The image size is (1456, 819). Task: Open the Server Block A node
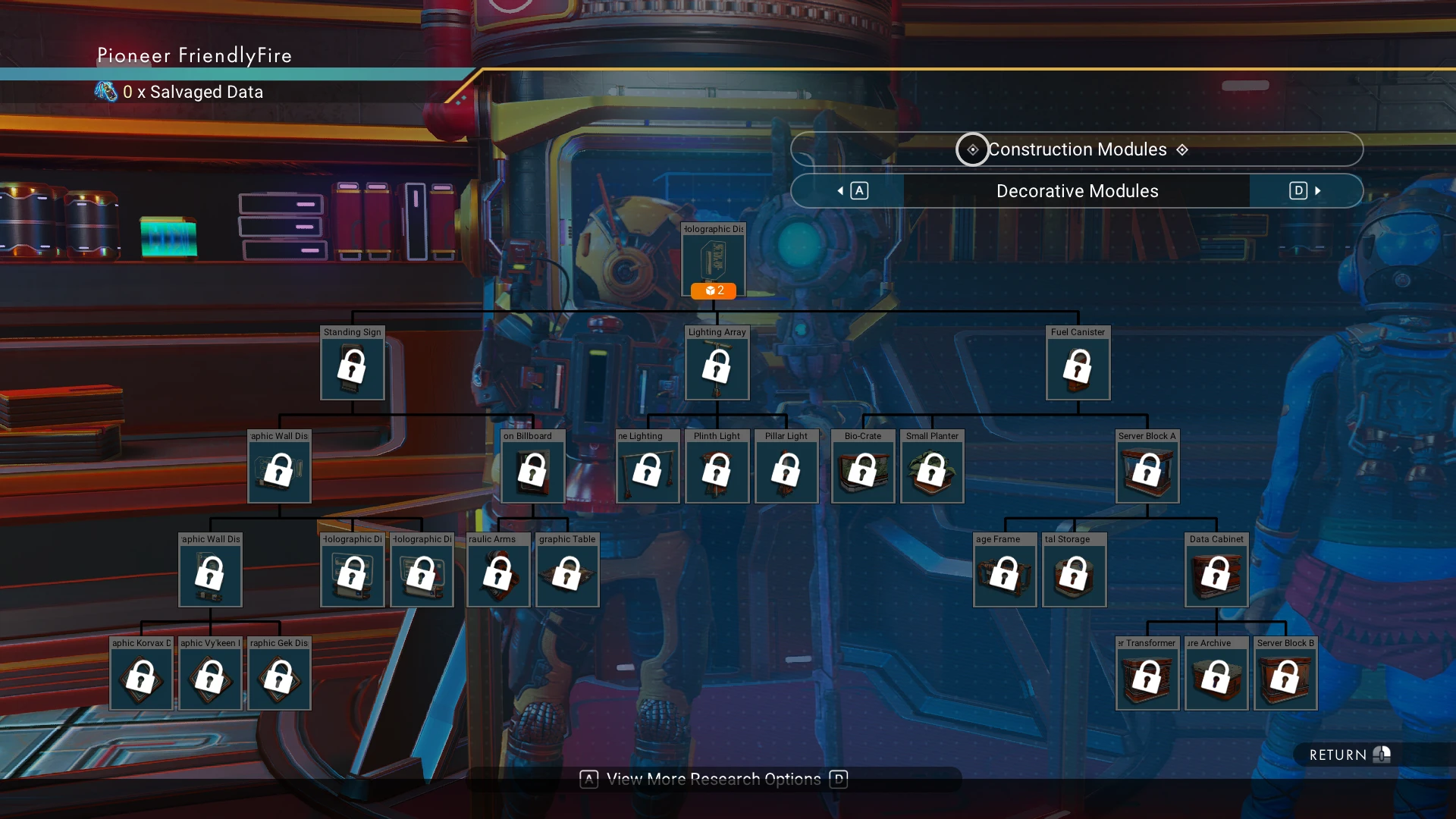(x=1147, y=472)
